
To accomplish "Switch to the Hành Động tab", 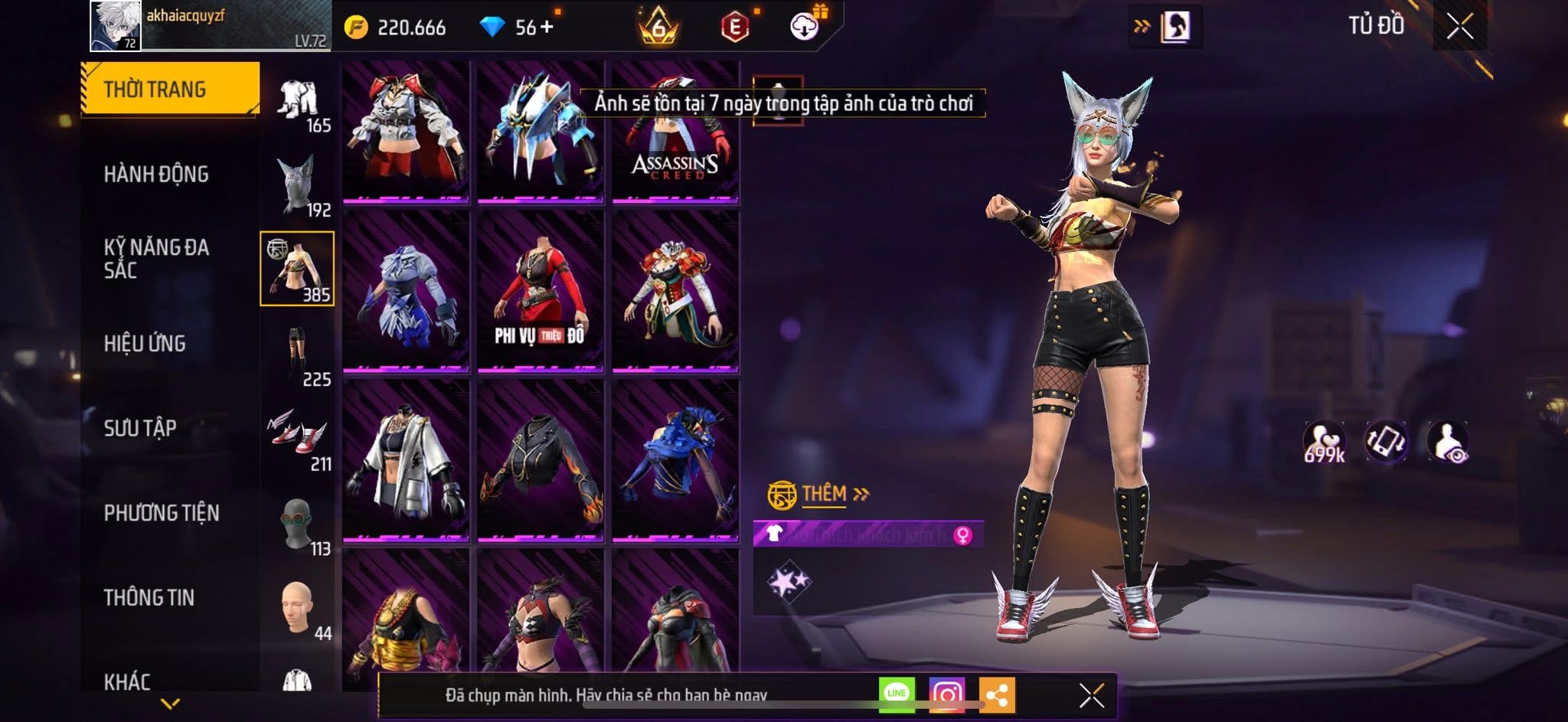I will coord(156,175).
